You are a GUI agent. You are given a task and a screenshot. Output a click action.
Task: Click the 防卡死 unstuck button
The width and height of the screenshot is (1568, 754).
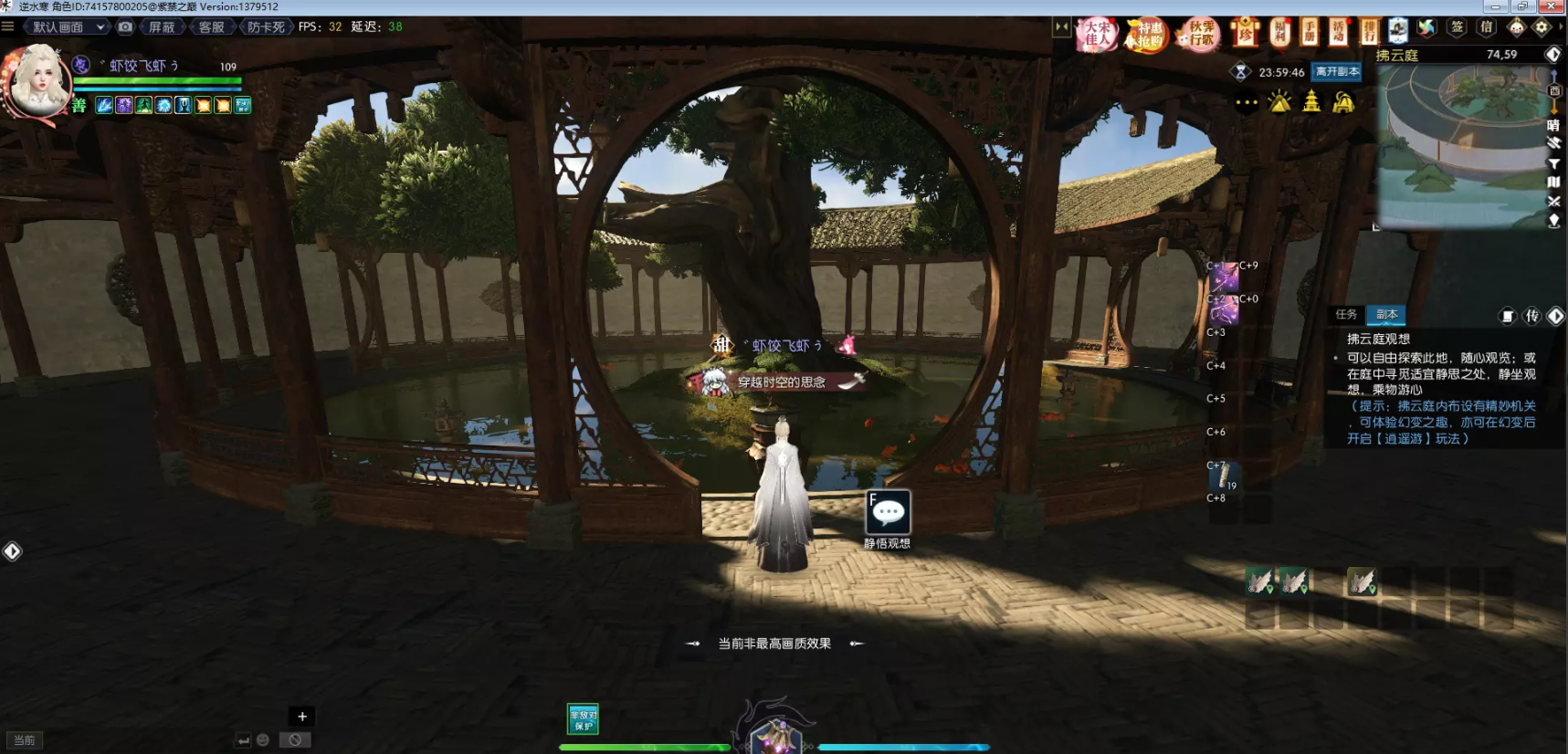(266, 27)
